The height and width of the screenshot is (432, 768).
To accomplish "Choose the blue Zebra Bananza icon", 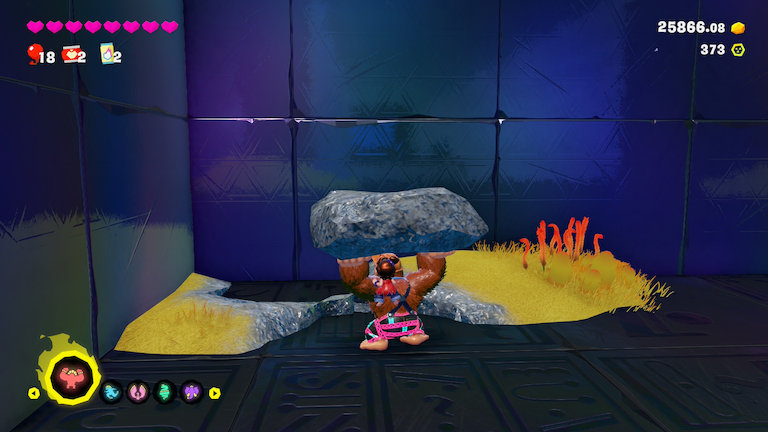I will 113,392.
